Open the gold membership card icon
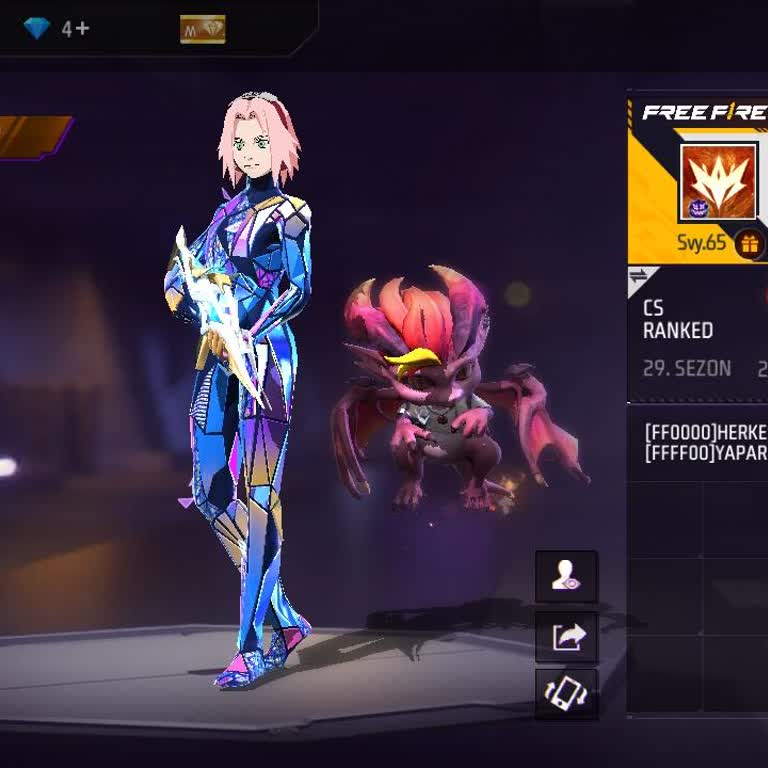Image resolution: width=768 pixels, height=768 pixels. 202,29
